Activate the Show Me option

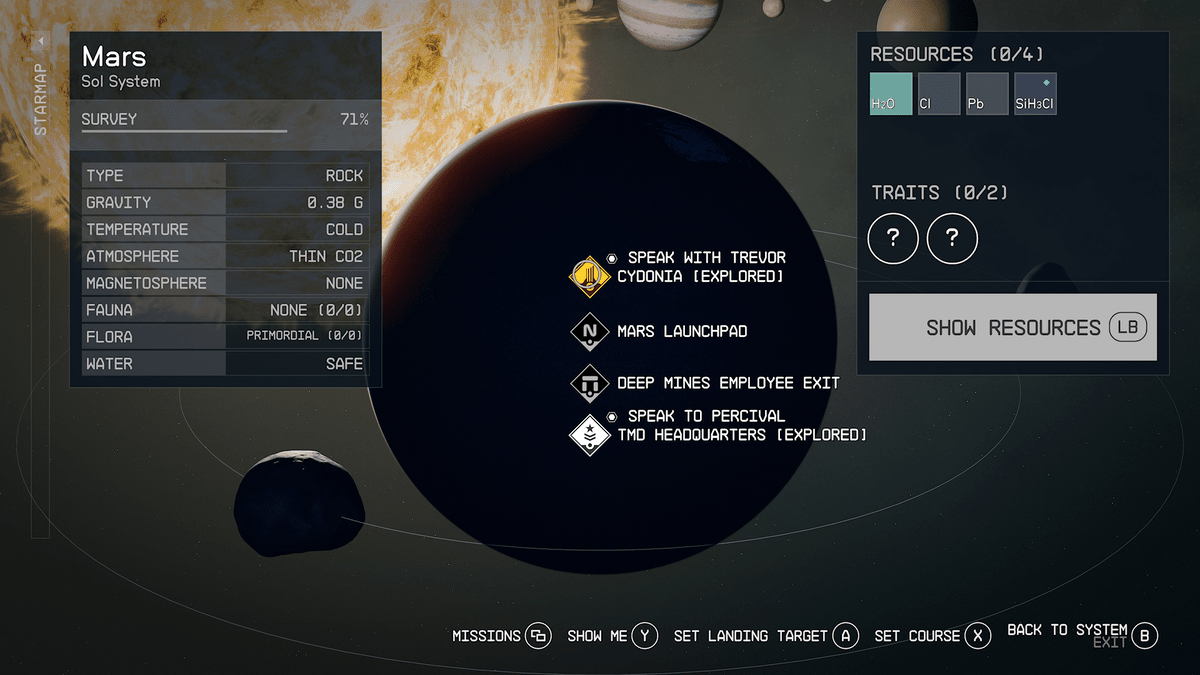point(612,636)
